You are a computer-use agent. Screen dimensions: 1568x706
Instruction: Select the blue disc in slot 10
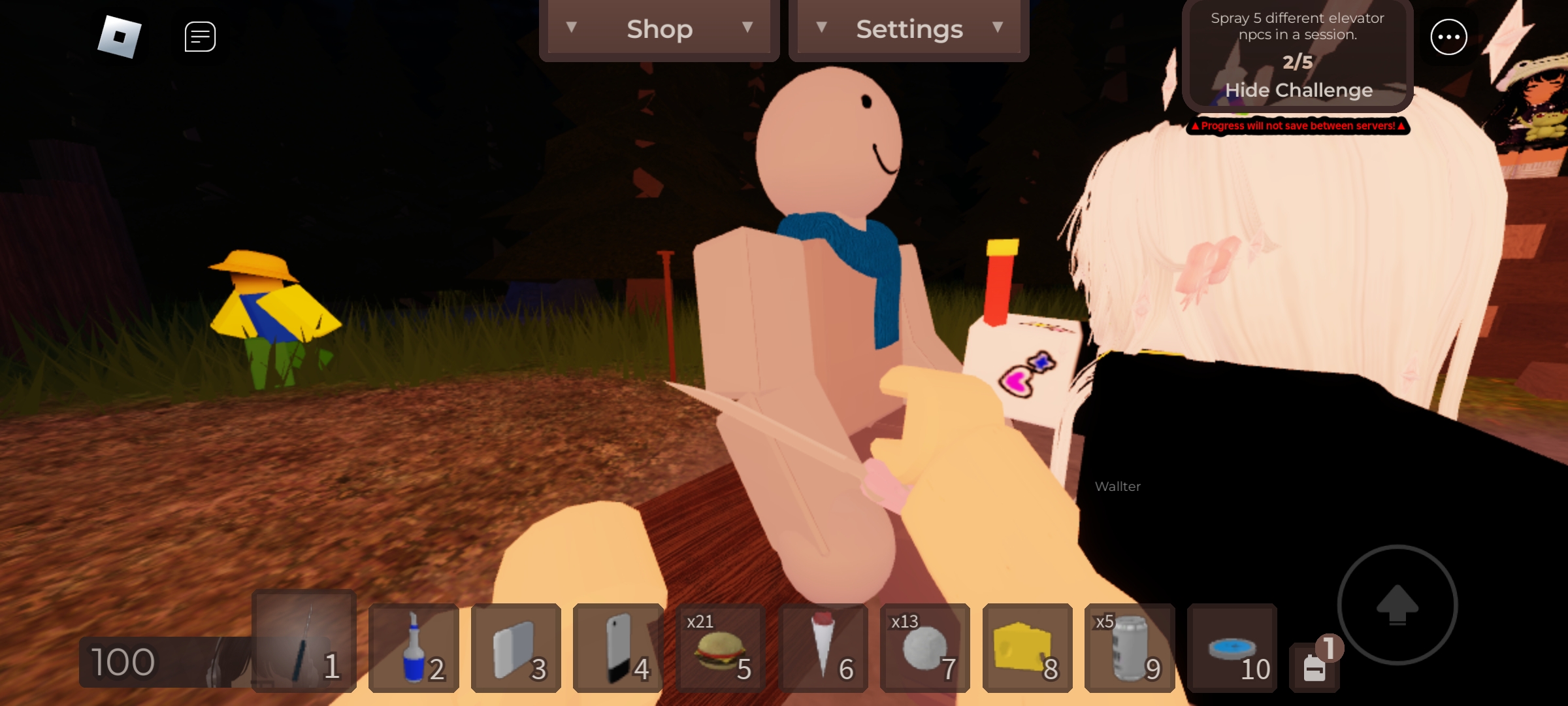(1232, 648)
